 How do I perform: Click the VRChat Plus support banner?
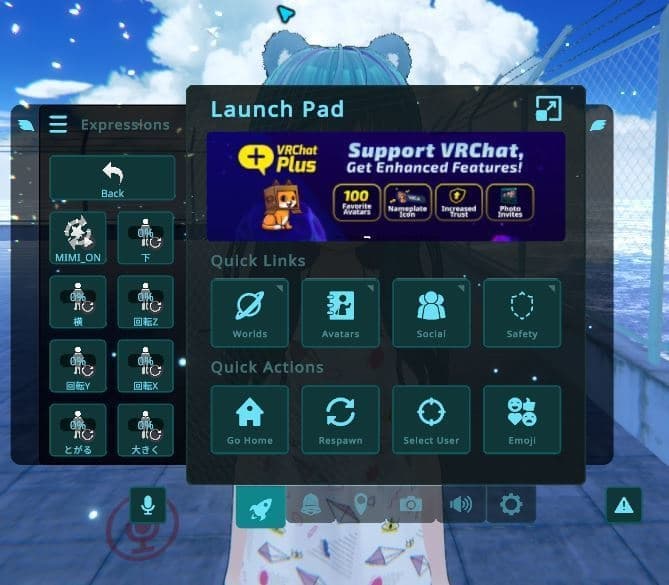[x=386, y=186]
